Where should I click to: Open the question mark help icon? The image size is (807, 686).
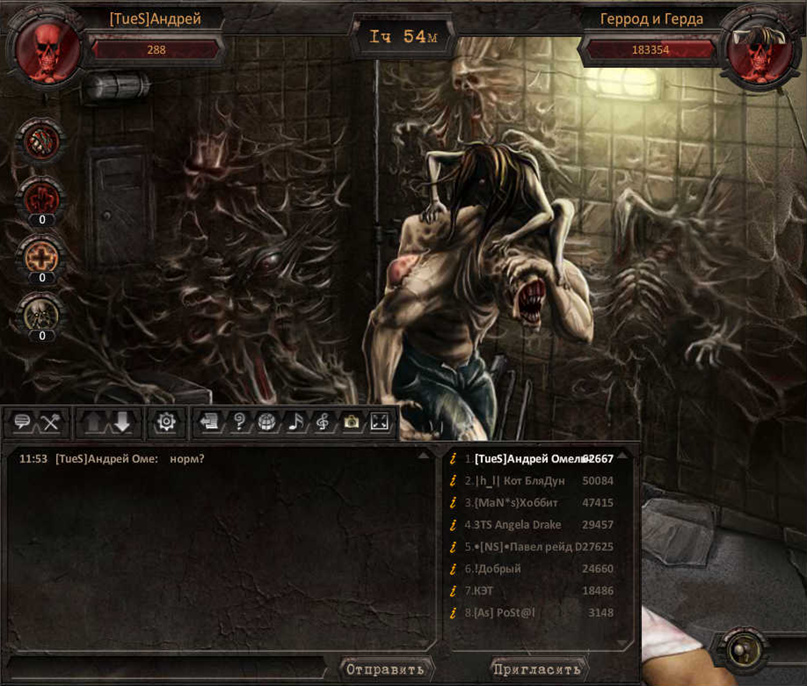(238, 423)
